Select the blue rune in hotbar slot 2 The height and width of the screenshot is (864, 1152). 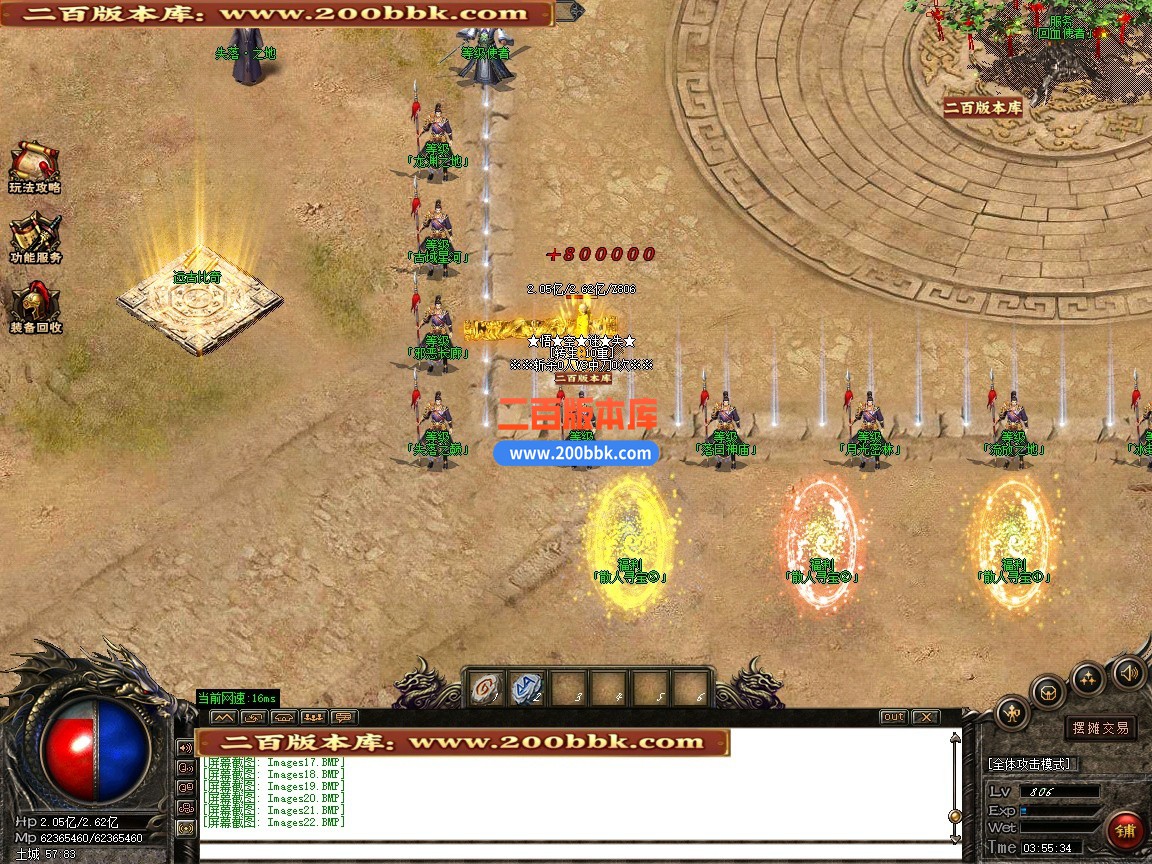coord(528,688)
